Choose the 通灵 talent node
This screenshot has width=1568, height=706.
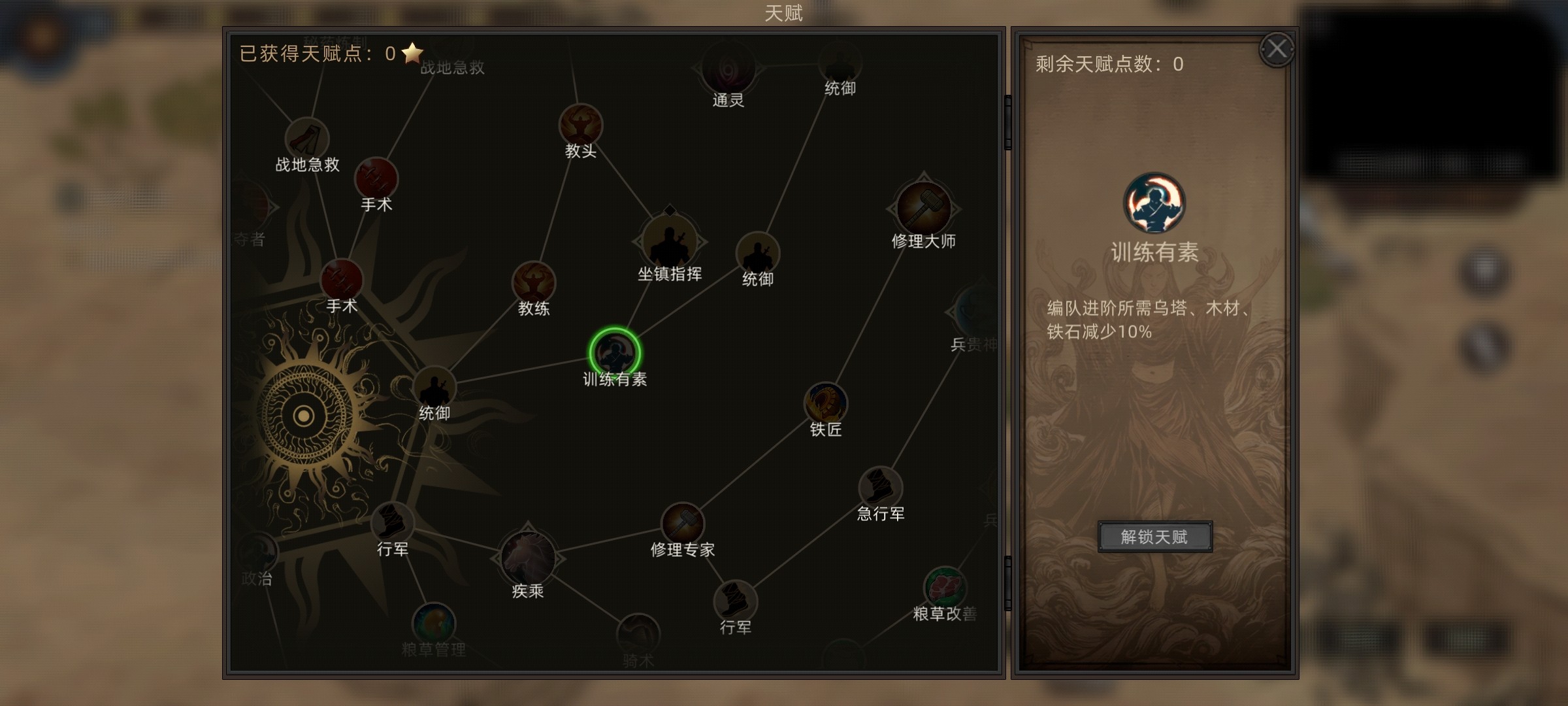point(728,69)
